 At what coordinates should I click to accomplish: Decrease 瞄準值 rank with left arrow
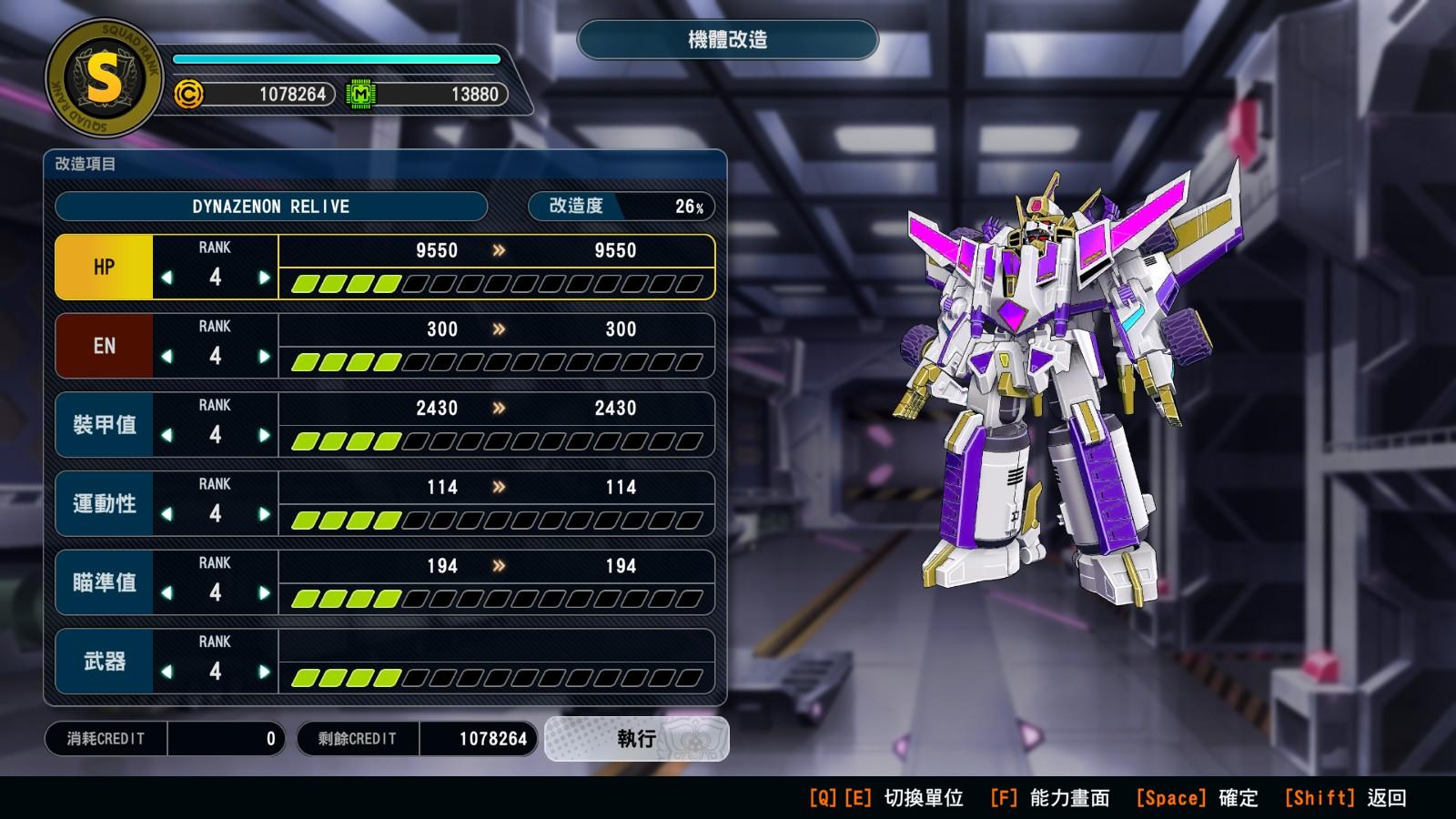point(167,593)
